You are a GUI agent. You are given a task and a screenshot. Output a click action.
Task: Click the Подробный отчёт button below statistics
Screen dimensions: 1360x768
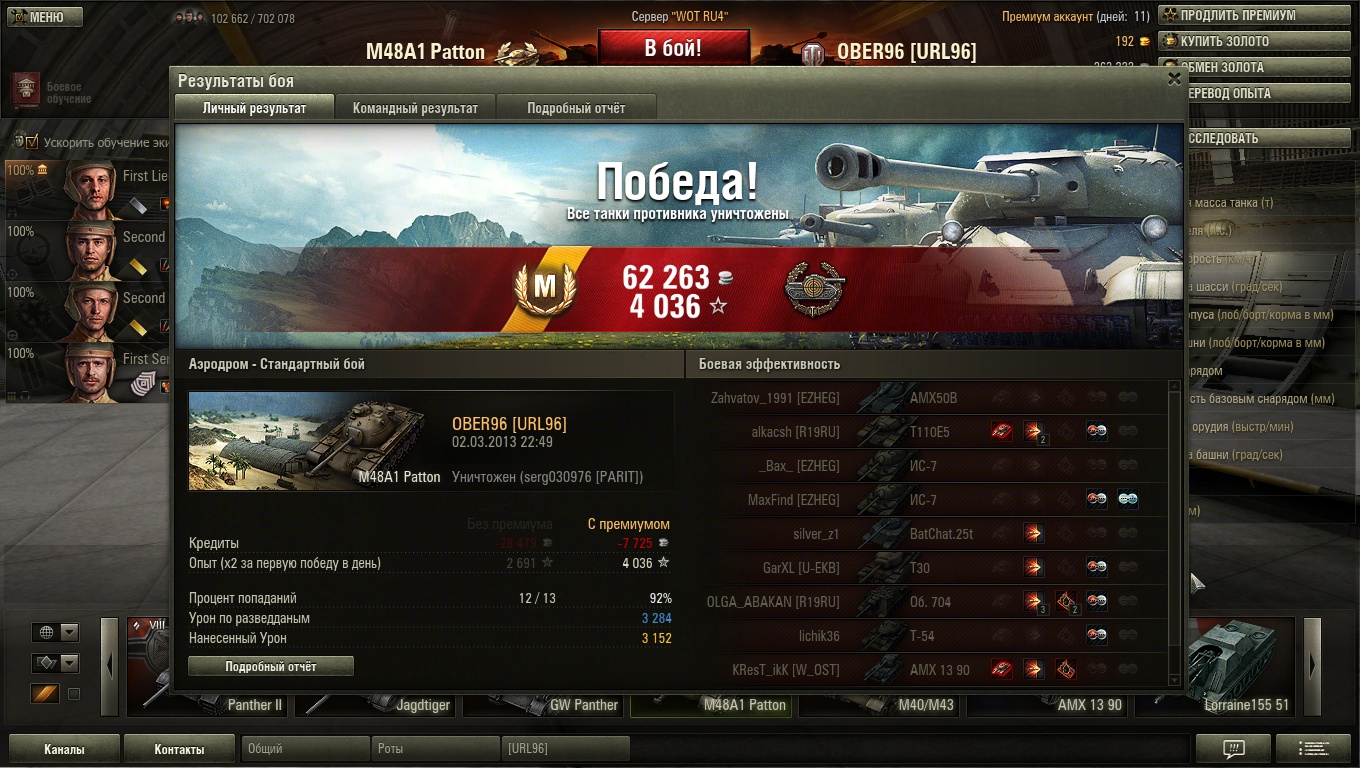pos(270,666)
